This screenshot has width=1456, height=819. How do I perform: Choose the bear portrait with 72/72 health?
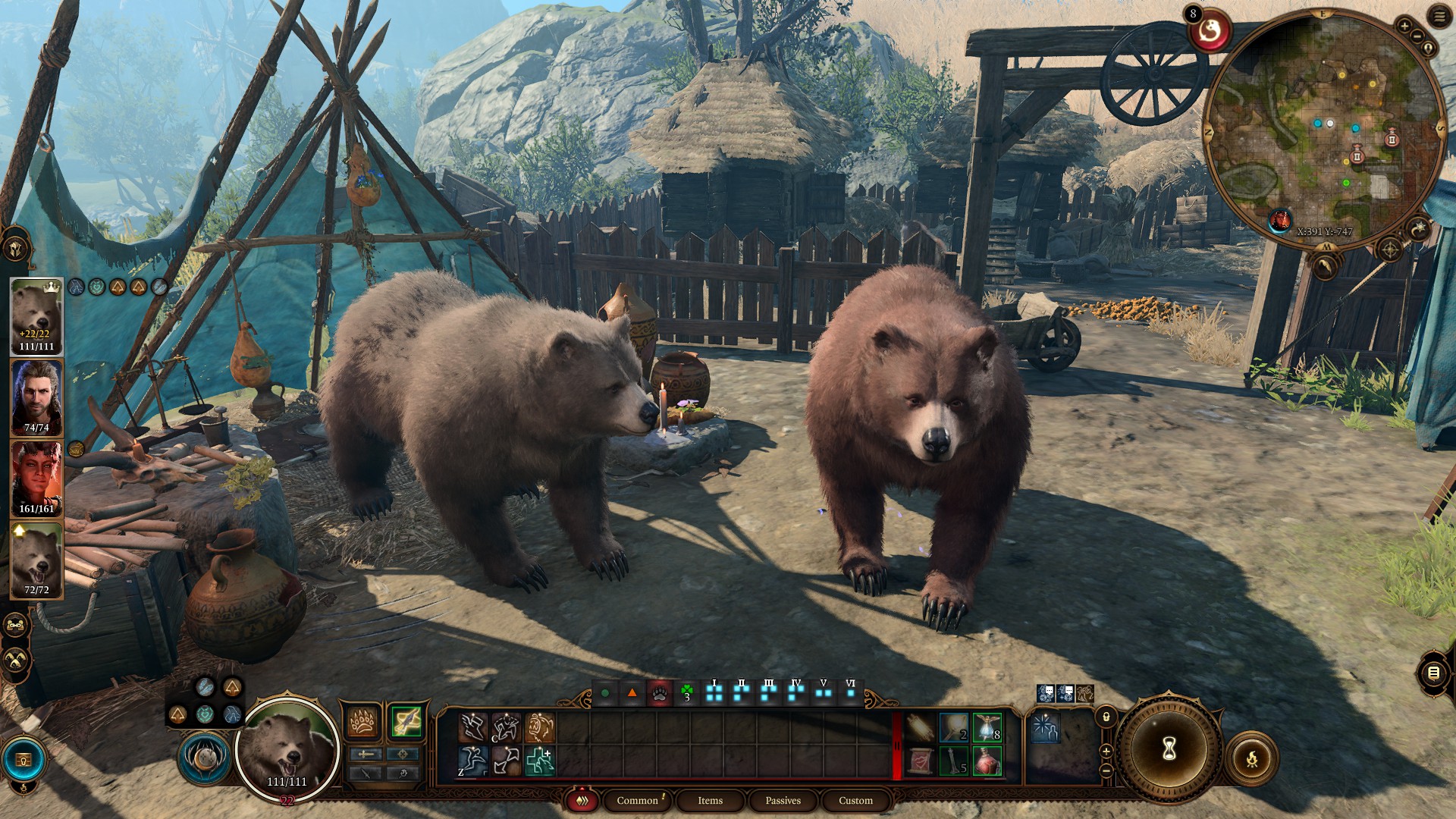(36, 560)
